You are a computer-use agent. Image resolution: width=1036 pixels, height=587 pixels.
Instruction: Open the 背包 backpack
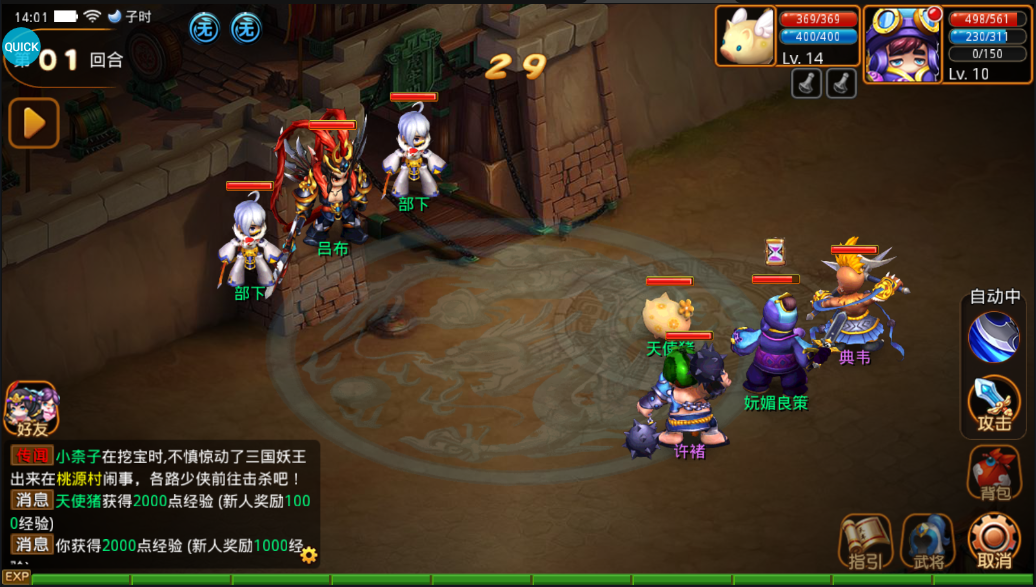[994, 472]
